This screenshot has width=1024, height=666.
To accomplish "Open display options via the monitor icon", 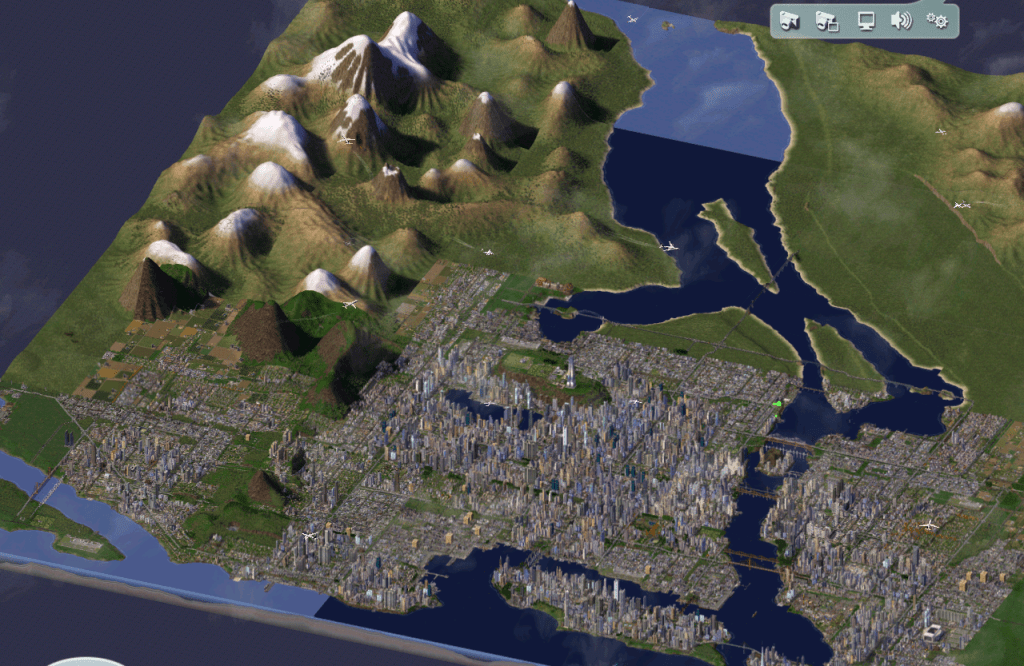I will tap(866, 21).
